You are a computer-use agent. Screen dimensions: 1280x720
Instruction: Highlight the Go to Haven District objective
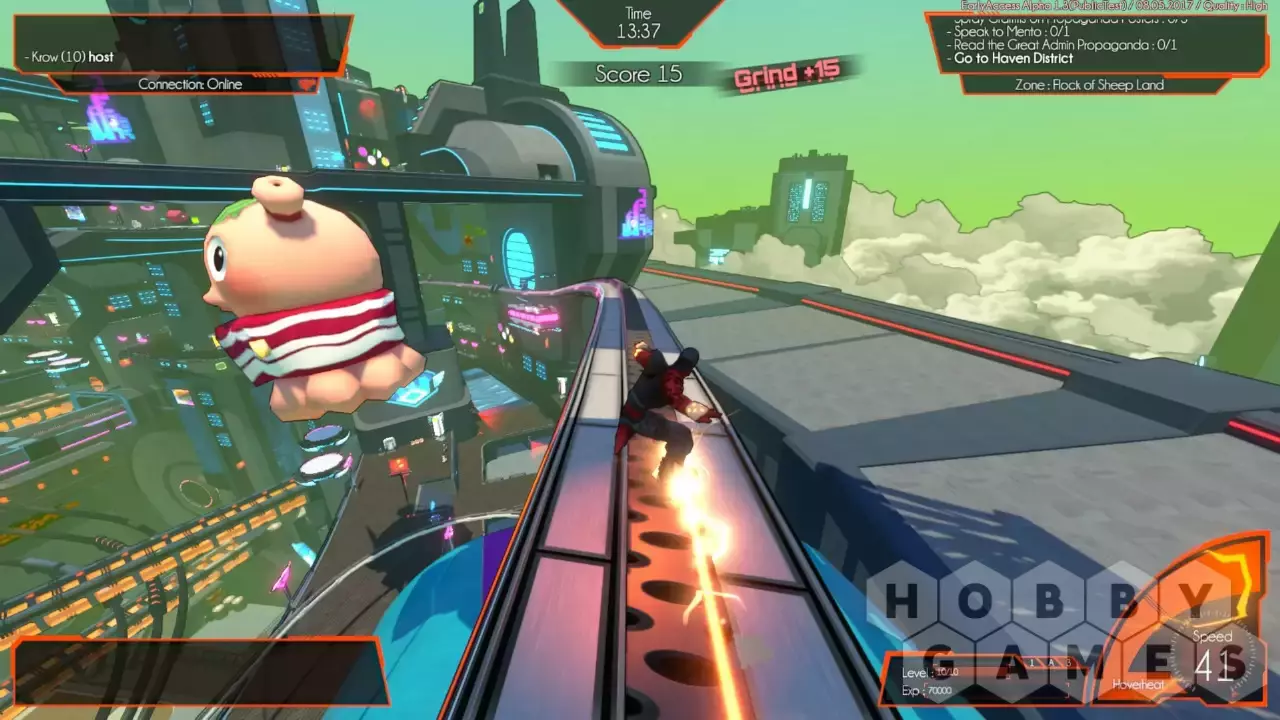tap(1013, 59)
